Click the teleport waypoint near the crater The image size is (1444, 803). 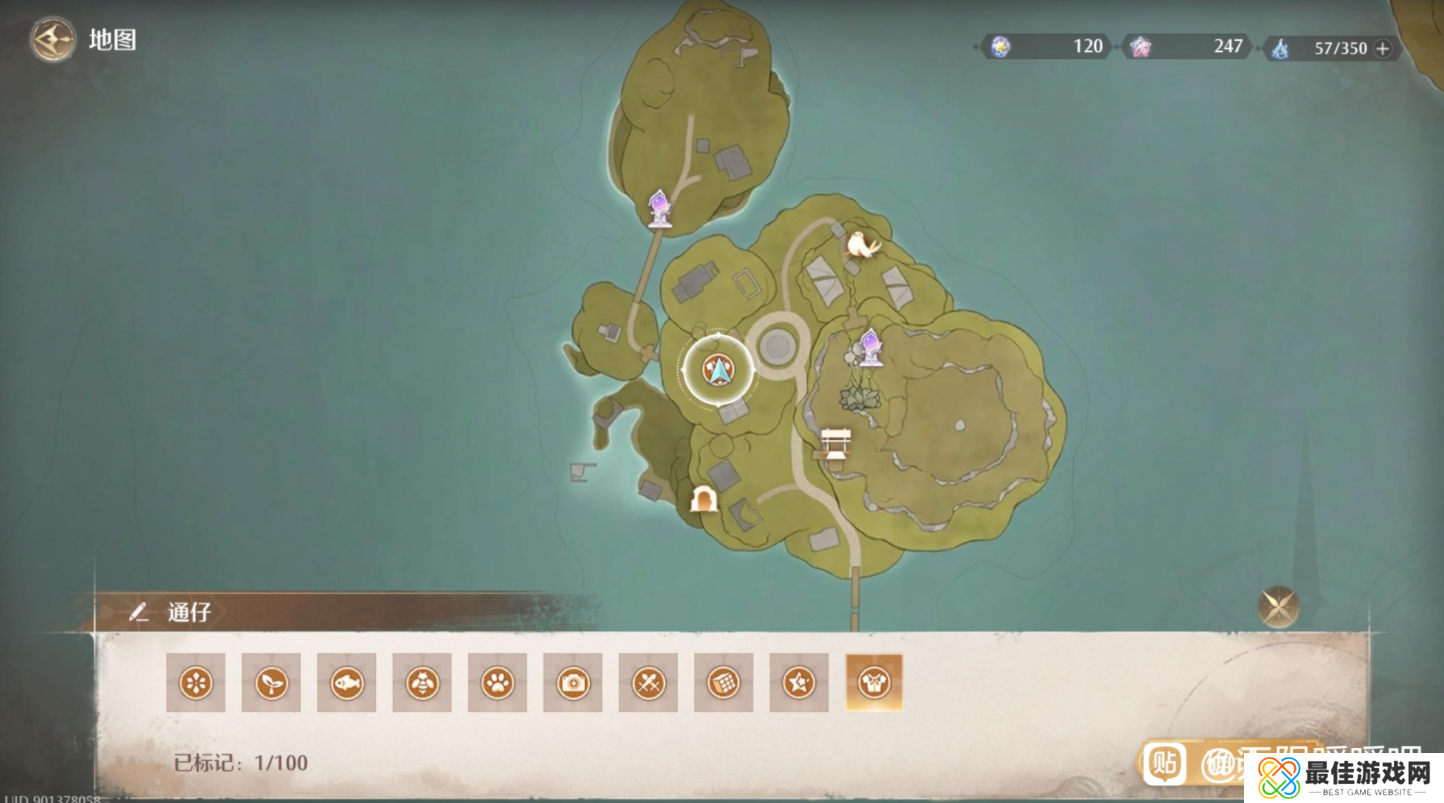pyautogui.click(x=871, y=346)
